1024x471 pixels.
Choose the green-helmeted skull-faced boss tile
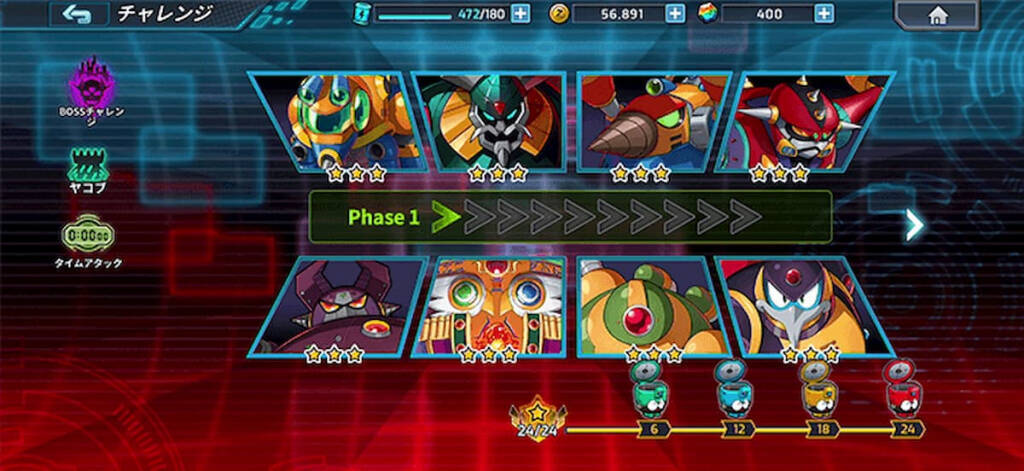(x=494, y=122)
